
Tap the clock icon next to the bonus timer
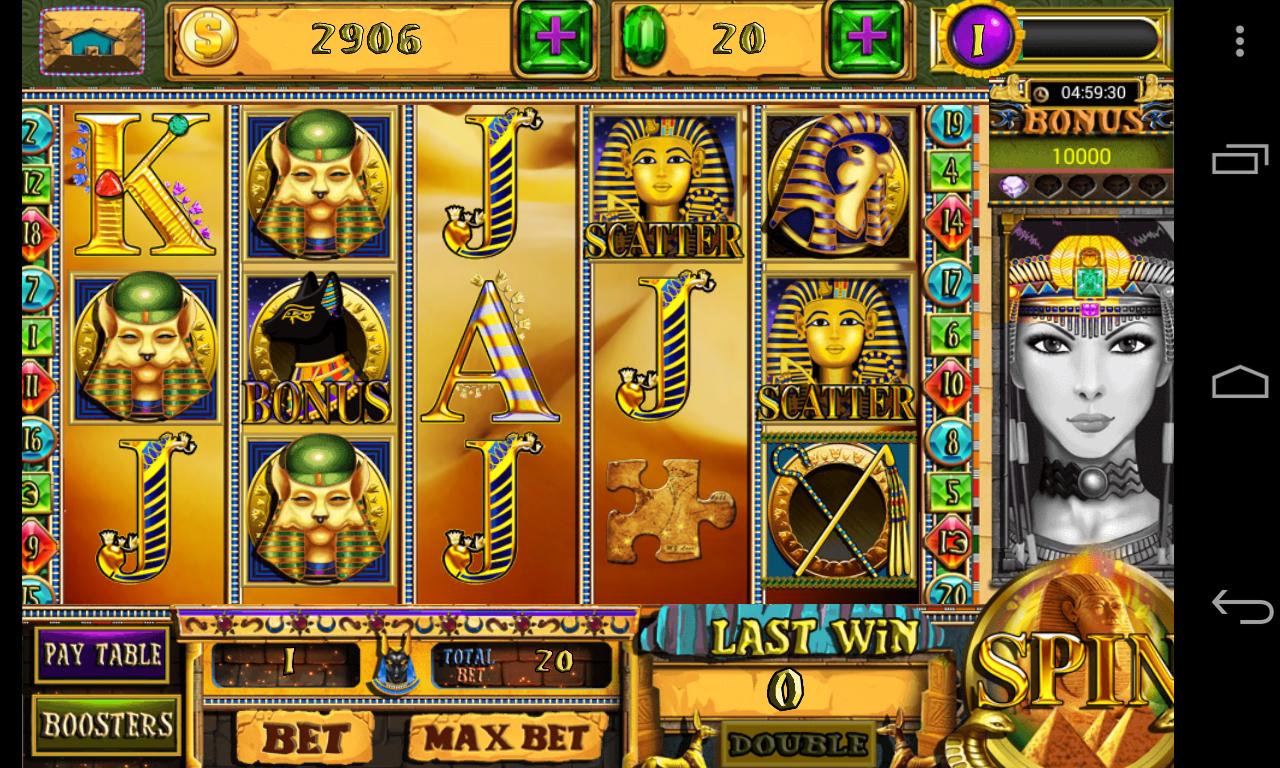pyautogui.click(x=1041, y=93)
